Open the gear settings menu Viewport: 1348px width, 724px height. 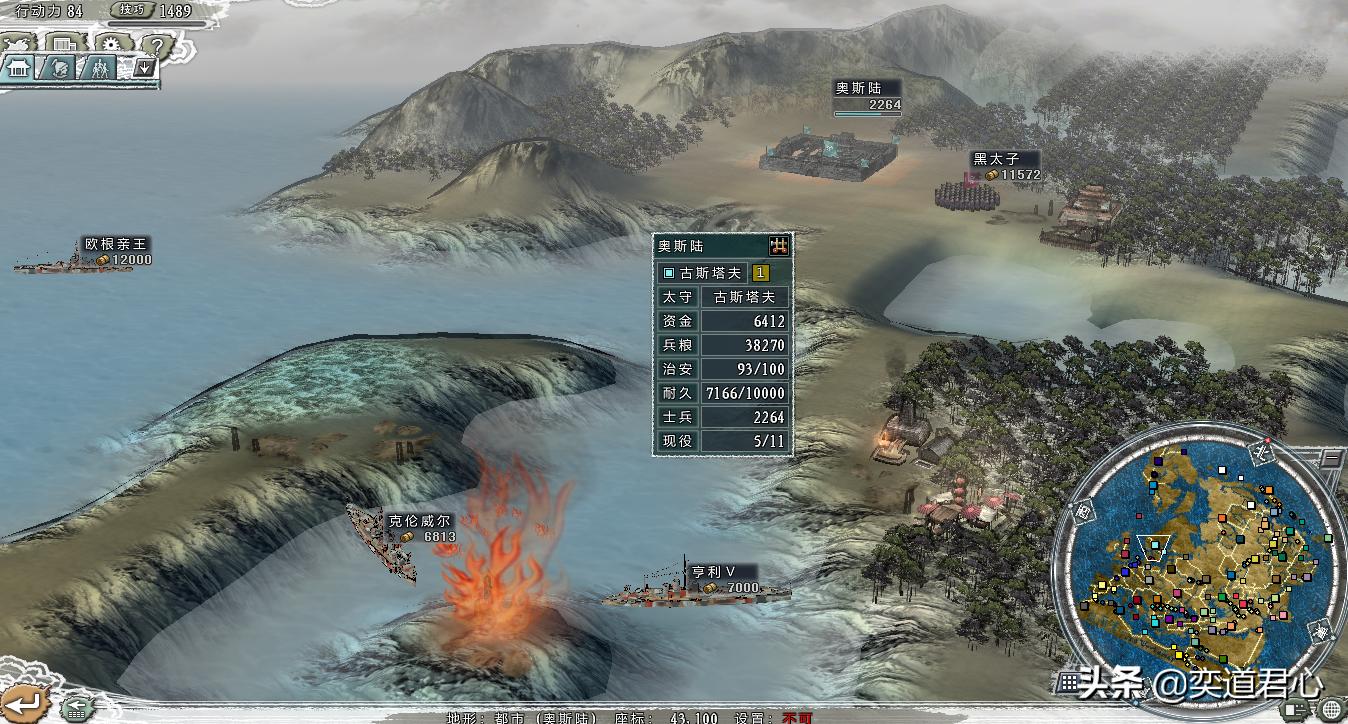coord(109,45)
